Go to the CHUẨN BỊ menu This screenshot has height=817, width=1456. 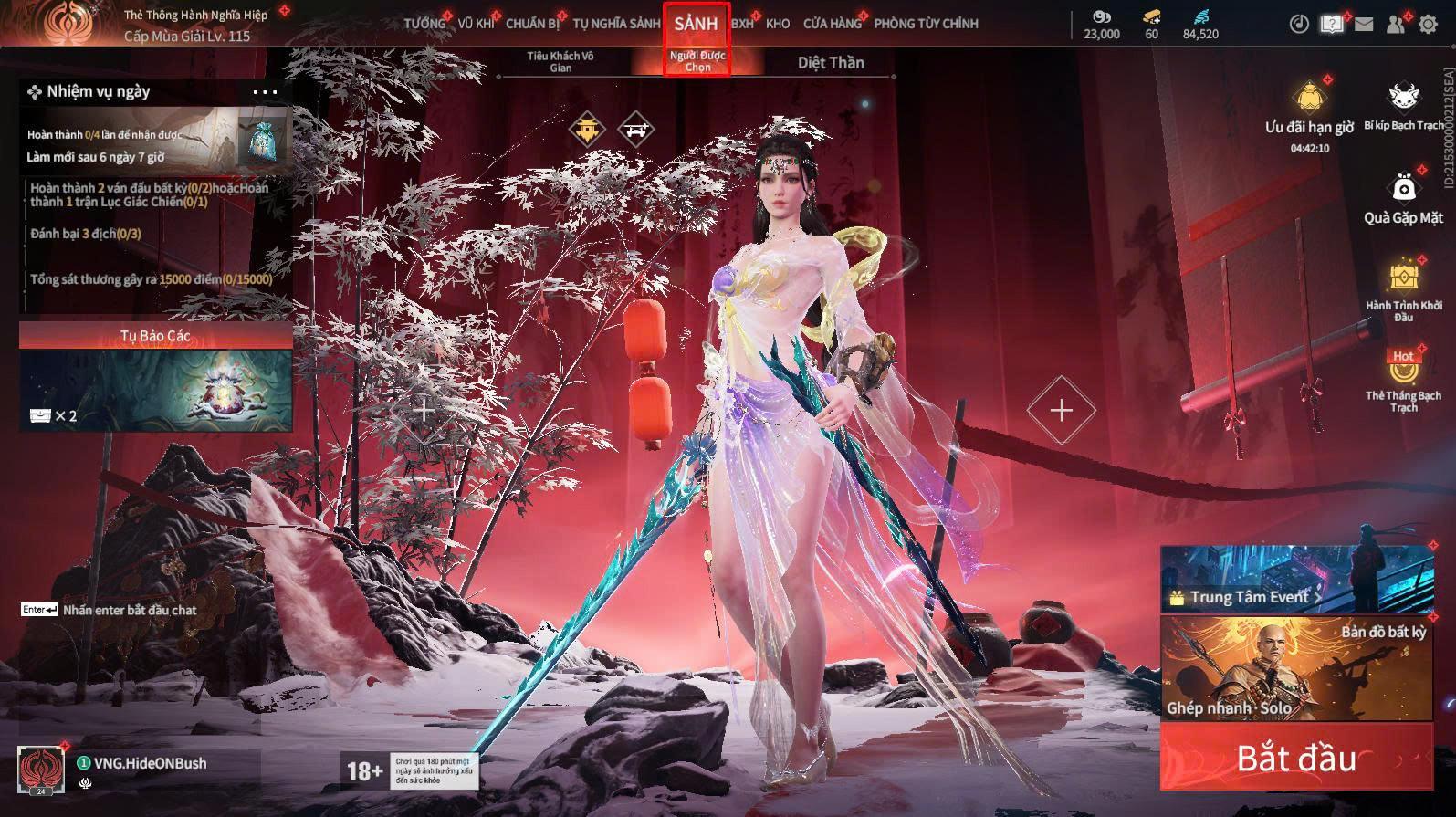pos(532,24)
